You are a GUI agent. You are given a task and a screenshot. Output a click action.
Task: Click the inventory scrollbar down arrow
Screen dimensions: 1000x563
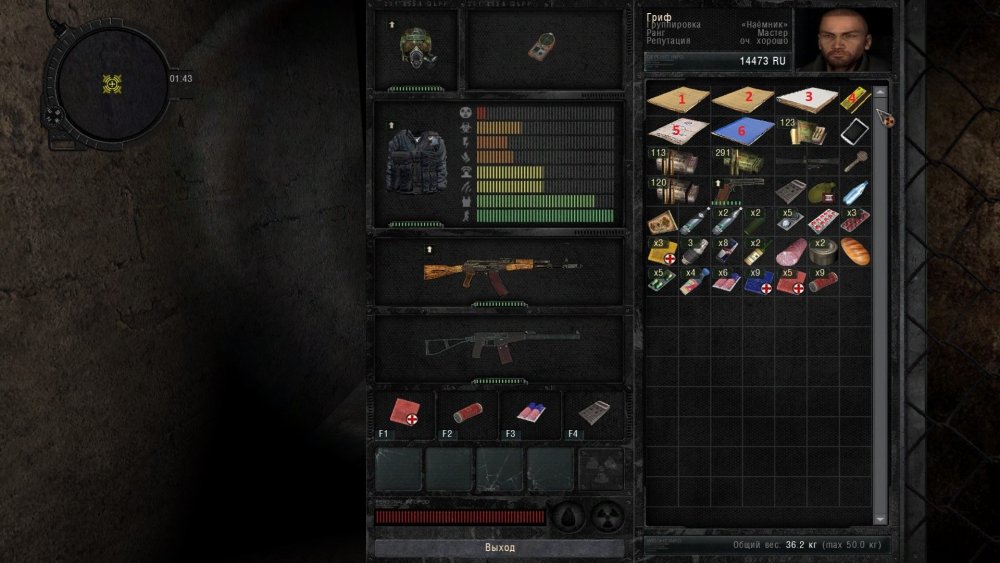pyautogui.click(x=880, y=519)
